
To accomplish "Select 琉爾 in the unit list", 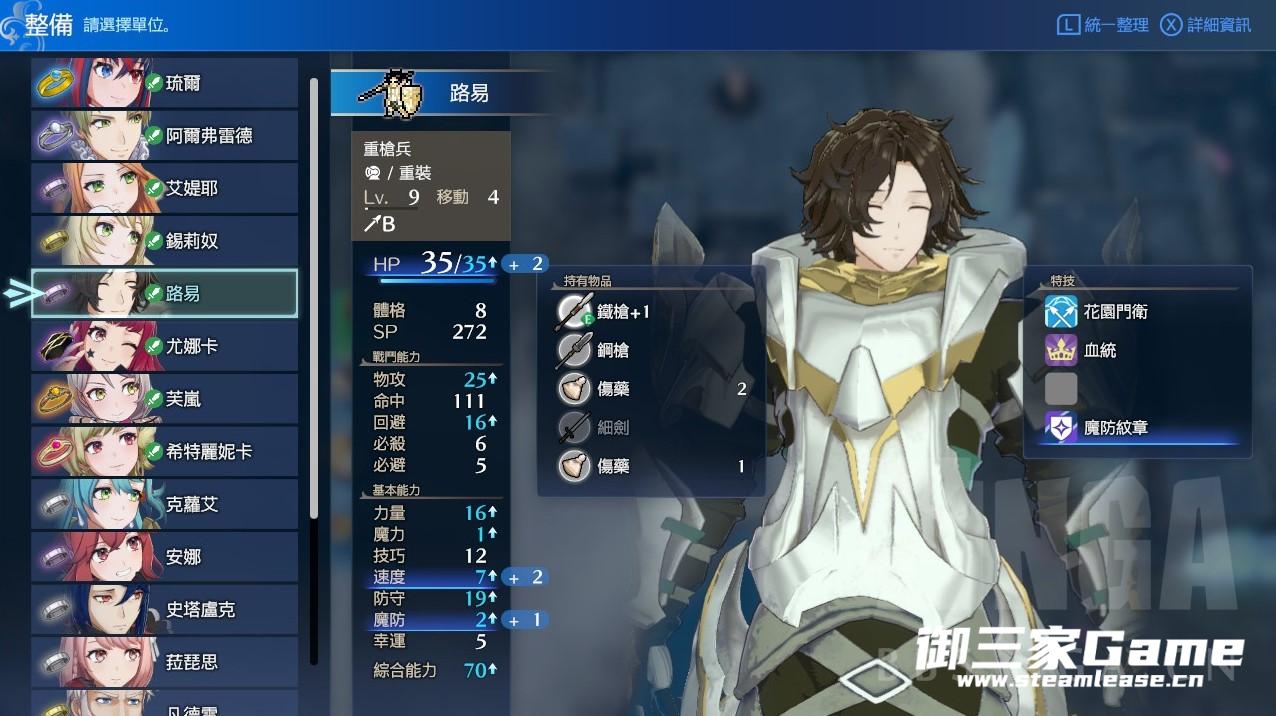I will [x=165, y=83].
